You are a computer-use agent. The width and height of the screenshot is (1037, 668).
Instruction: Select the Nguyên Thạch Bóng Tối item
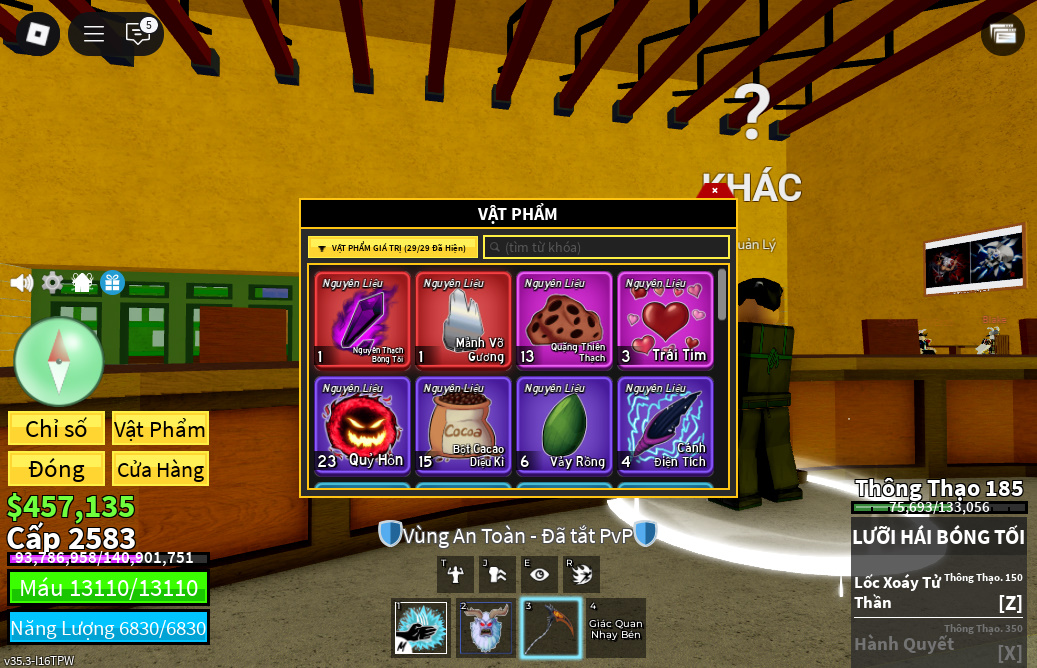[x=362, y=320]
